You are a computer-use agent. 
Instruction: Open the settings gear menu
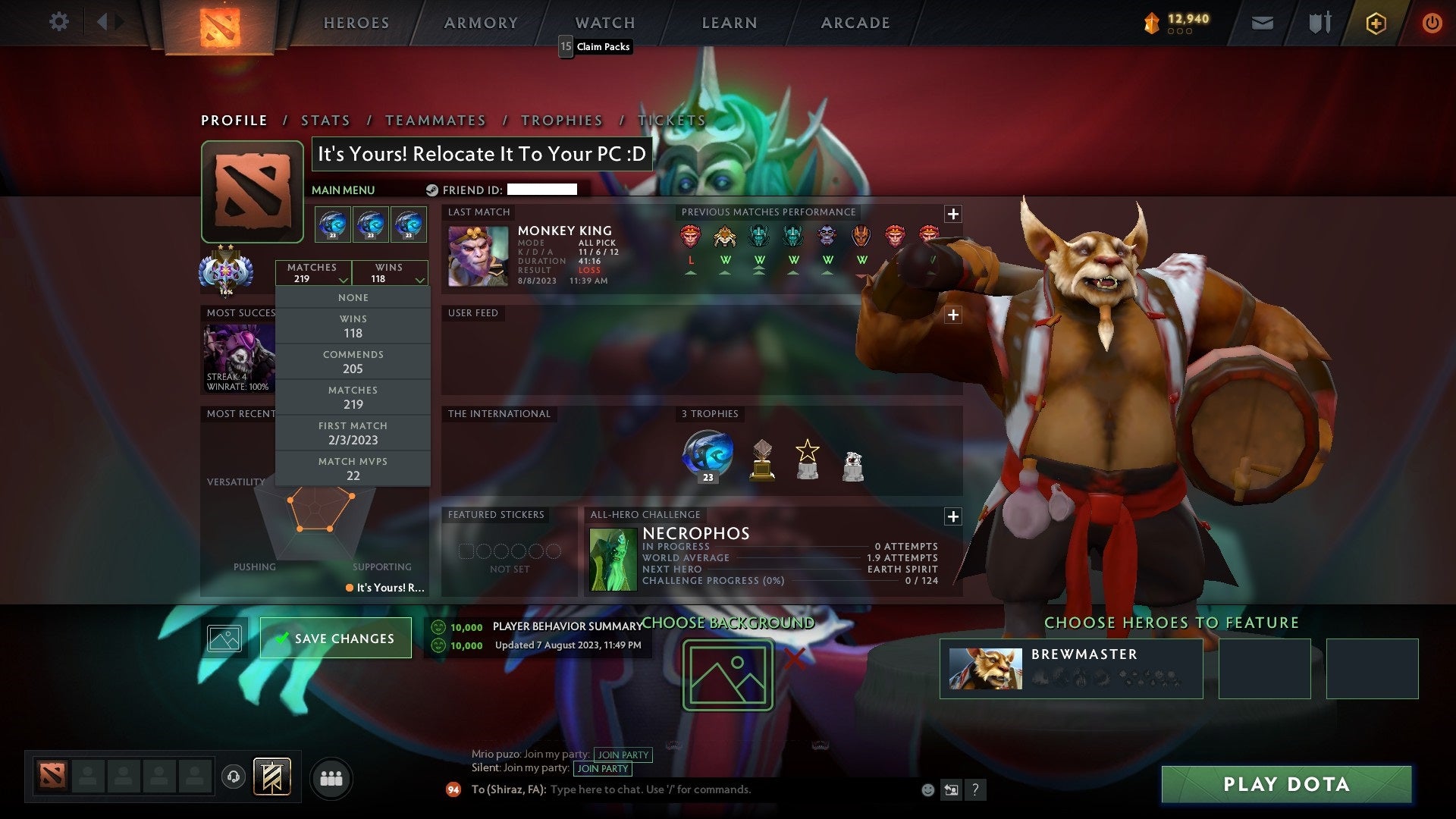pos(59,22)
